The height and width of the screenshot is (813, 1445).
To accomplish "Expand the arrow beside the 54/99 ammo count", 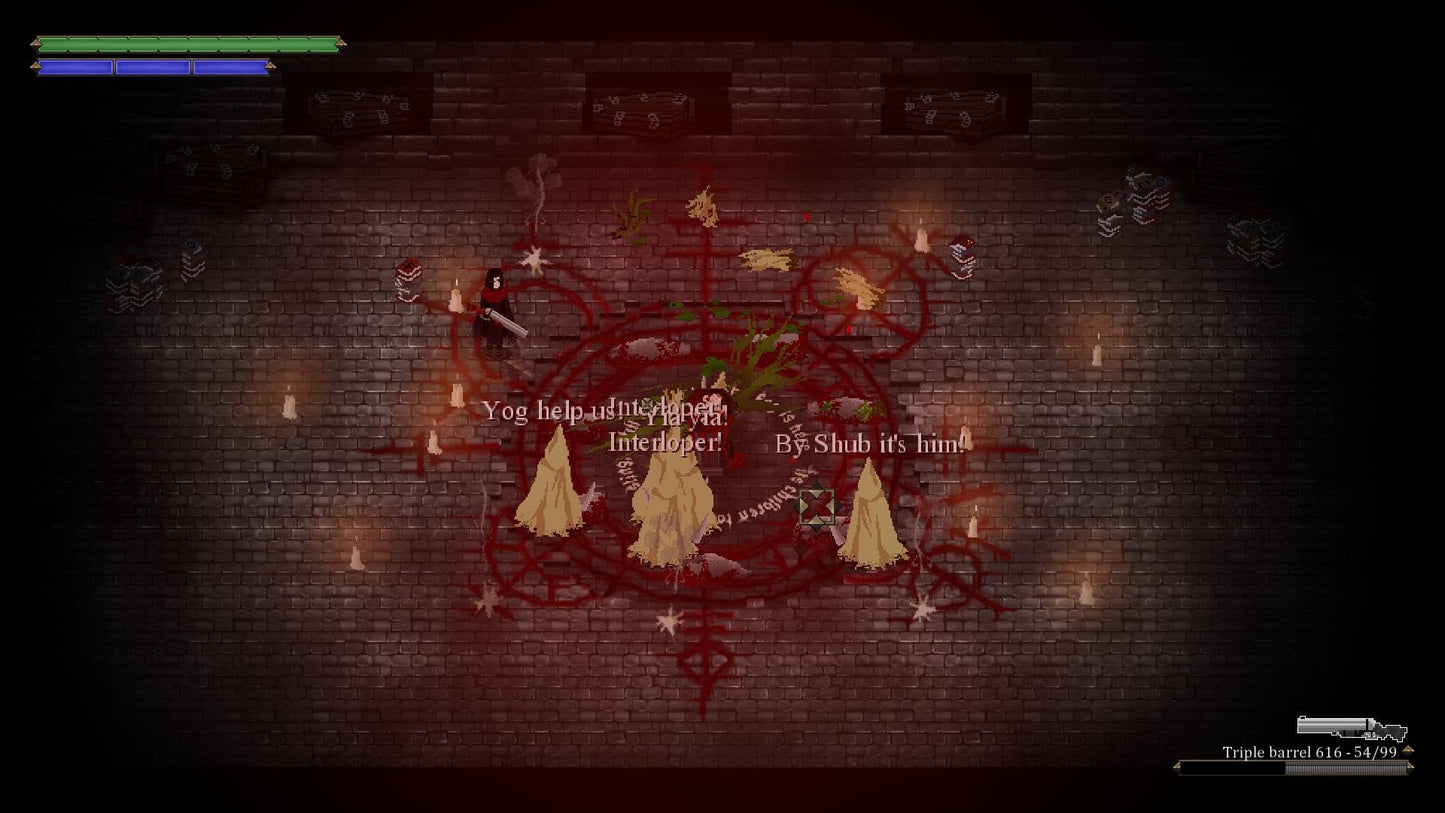I will click(1408, 749).
